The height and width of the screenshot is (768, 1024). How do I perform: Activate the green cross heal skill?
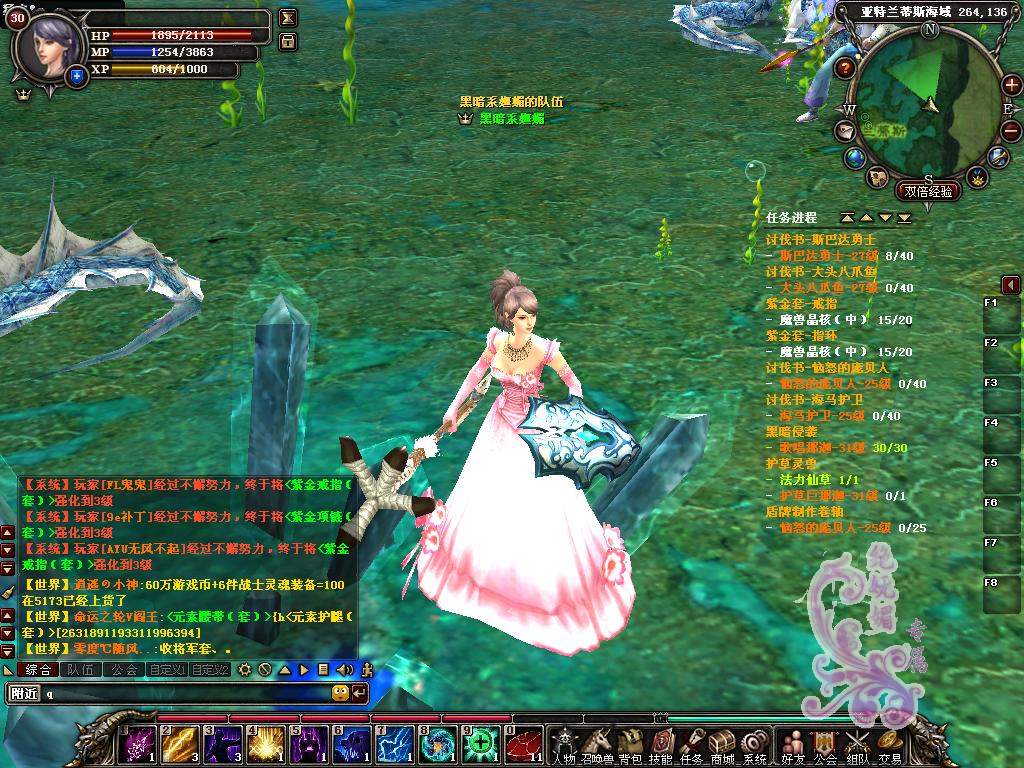tap(481, 744)
